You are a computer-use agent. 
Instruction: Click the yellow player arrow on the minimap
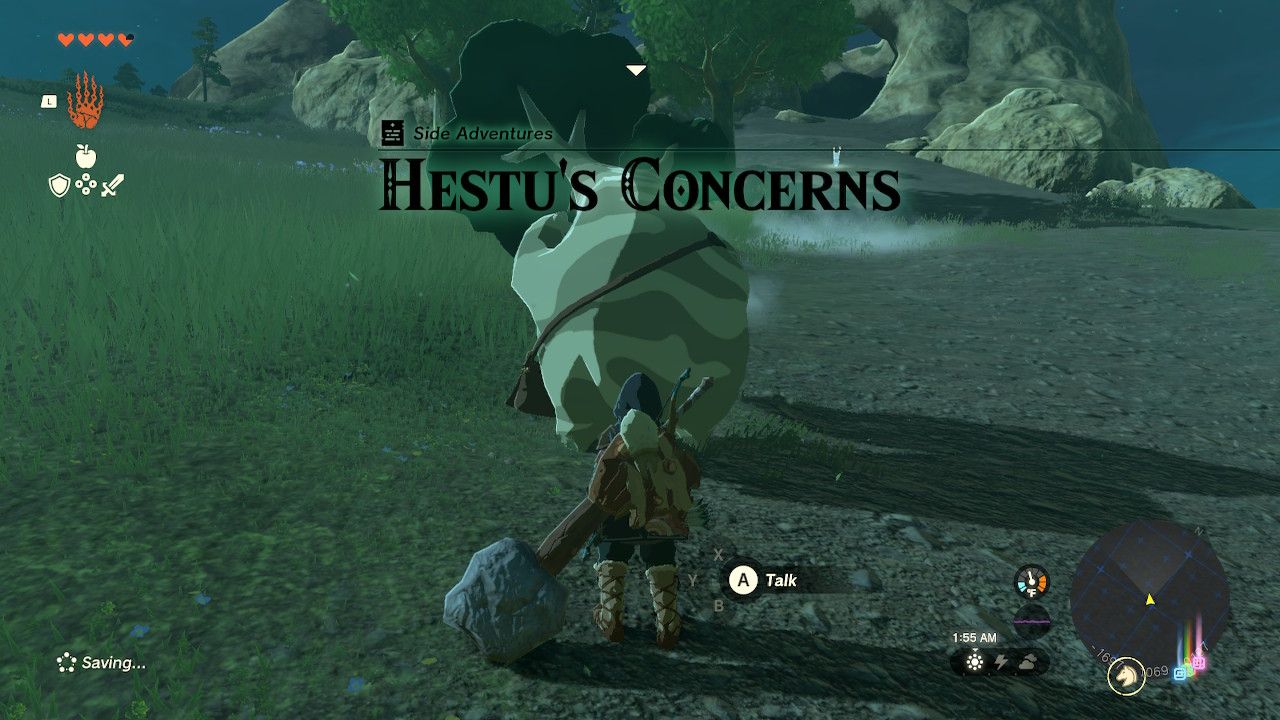tap(1150, 600)
